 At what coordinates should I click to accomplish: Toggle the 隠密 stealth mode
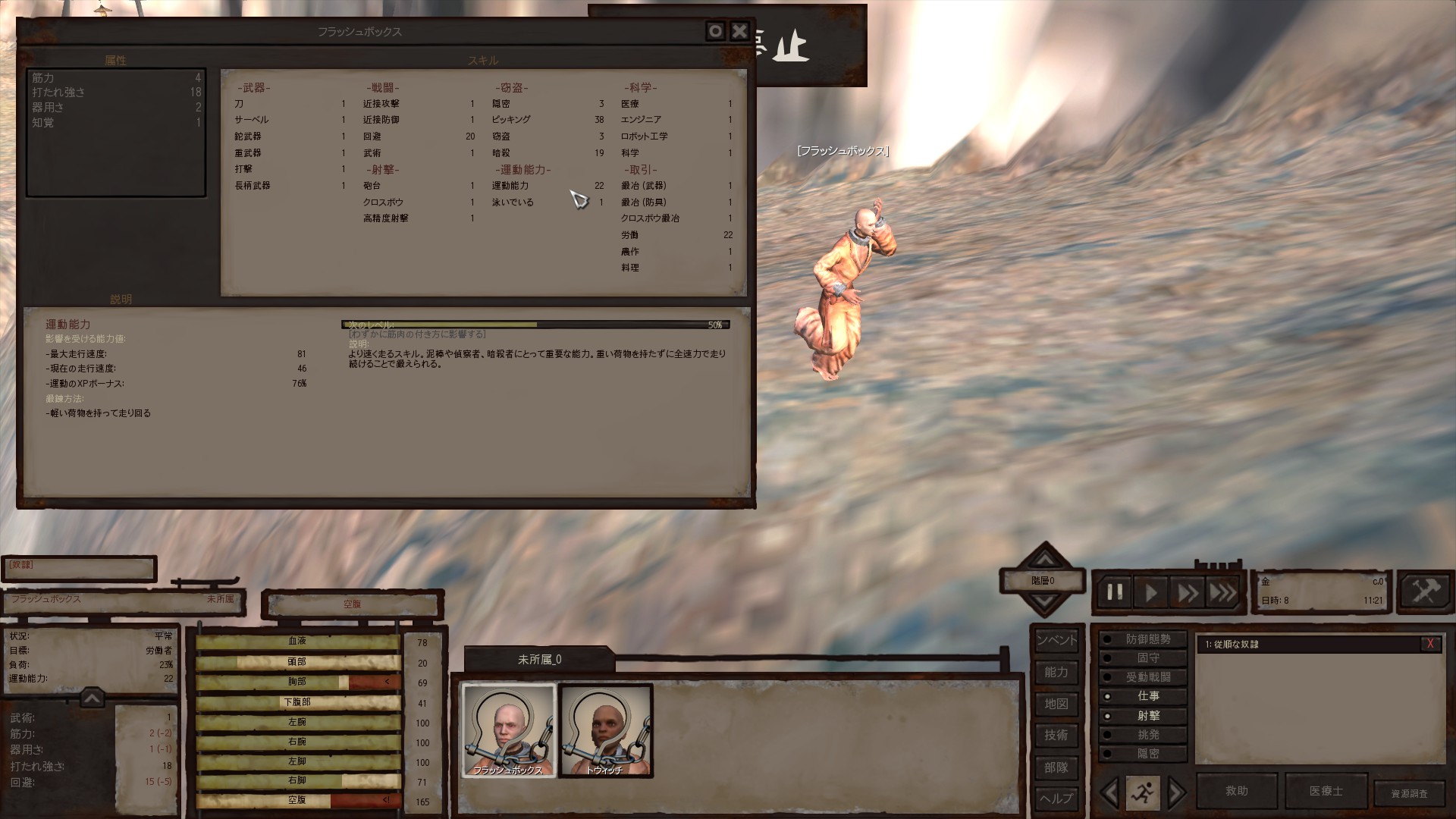pyautogui.click(x=1147, y=754)
